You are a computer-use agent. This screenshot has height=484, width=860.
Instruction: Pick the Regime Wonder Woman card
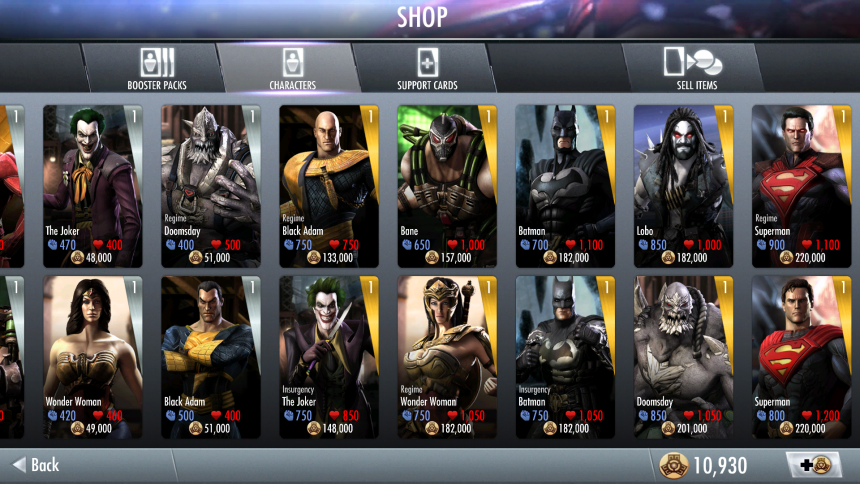point(447,357)
